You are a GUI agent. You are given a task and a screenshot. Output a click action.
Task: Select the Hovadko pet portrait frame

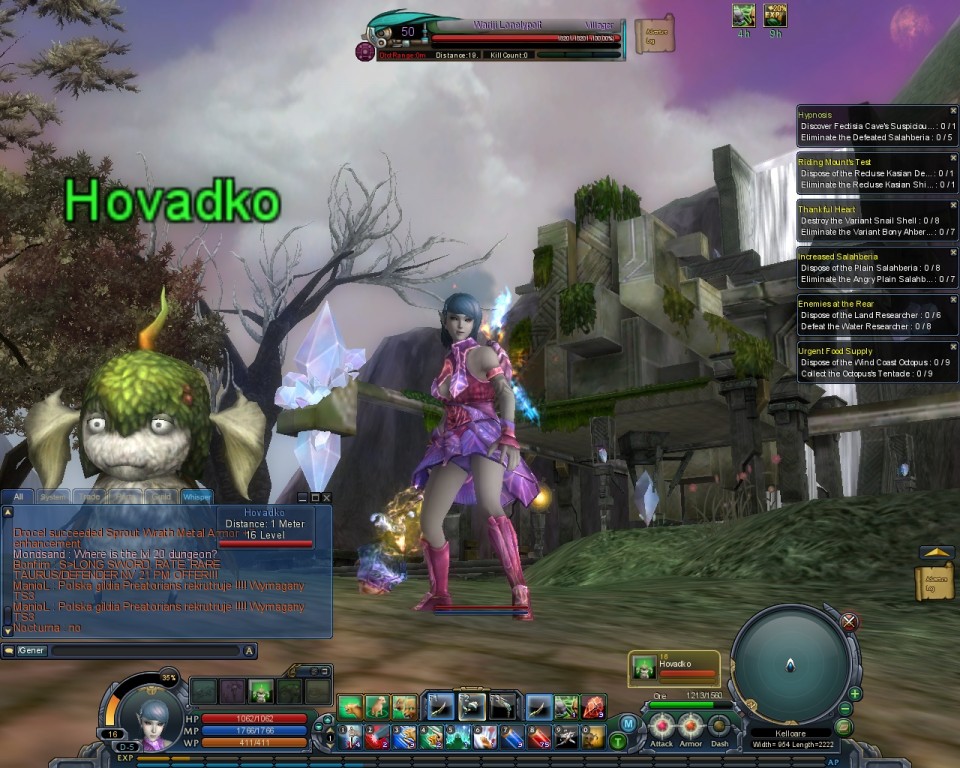point(674,668)
